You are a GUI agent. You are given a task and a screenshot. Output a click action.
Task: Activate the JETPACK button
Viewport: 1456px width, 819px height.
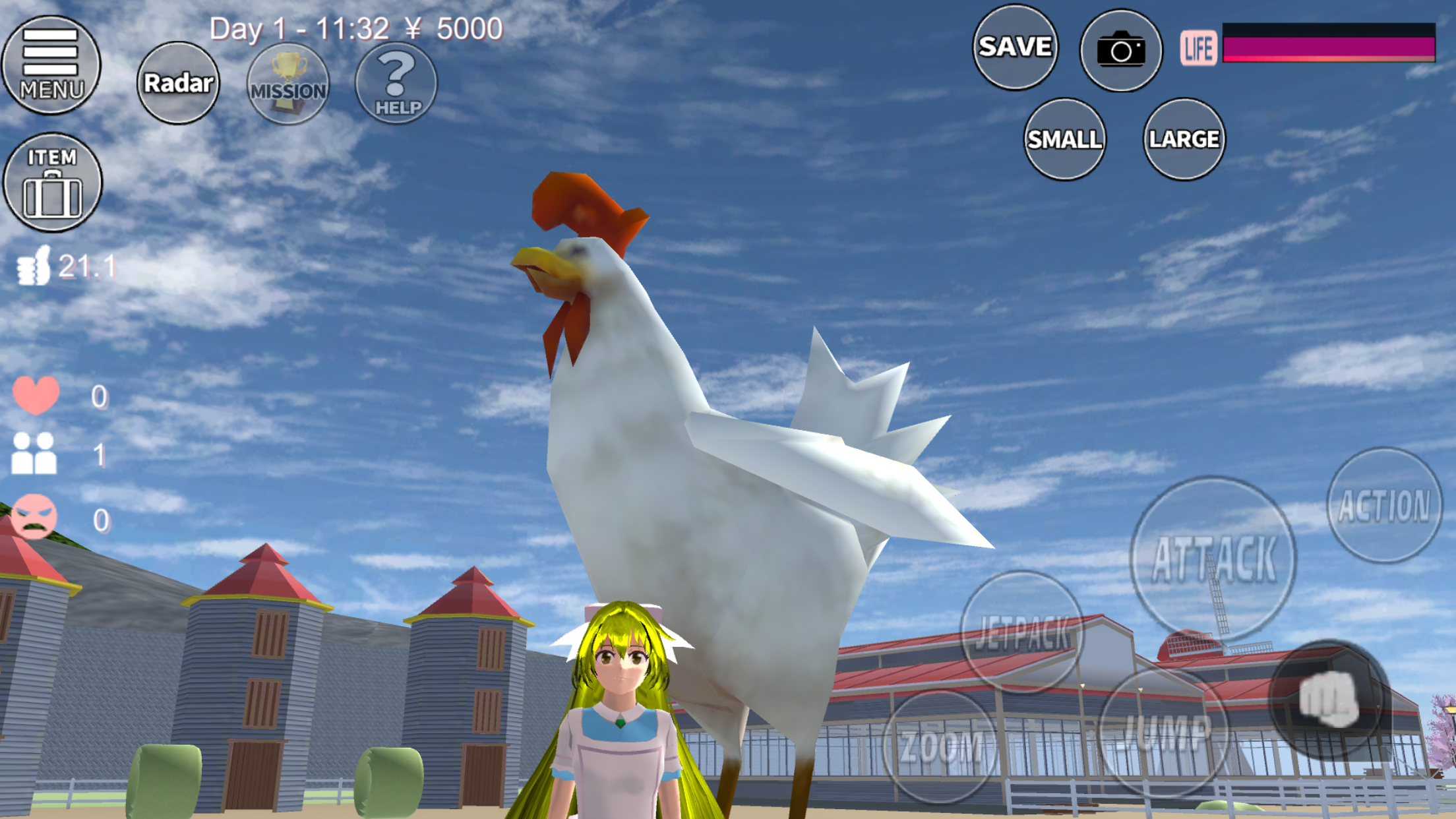pyautogui.click(x=1021, y=632)
